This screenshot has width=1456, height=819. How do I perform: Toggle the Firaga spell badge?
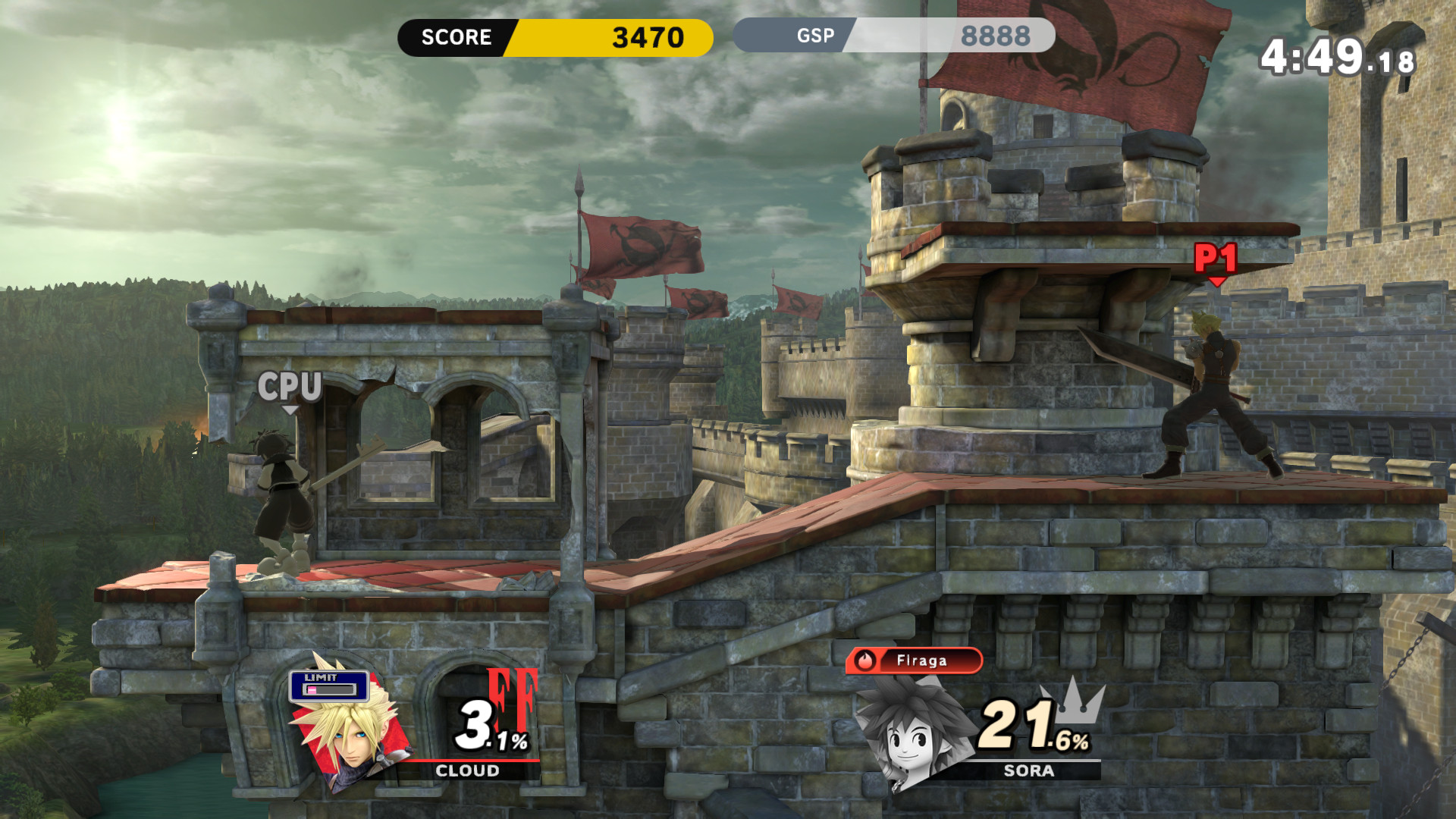pos(914,661)
